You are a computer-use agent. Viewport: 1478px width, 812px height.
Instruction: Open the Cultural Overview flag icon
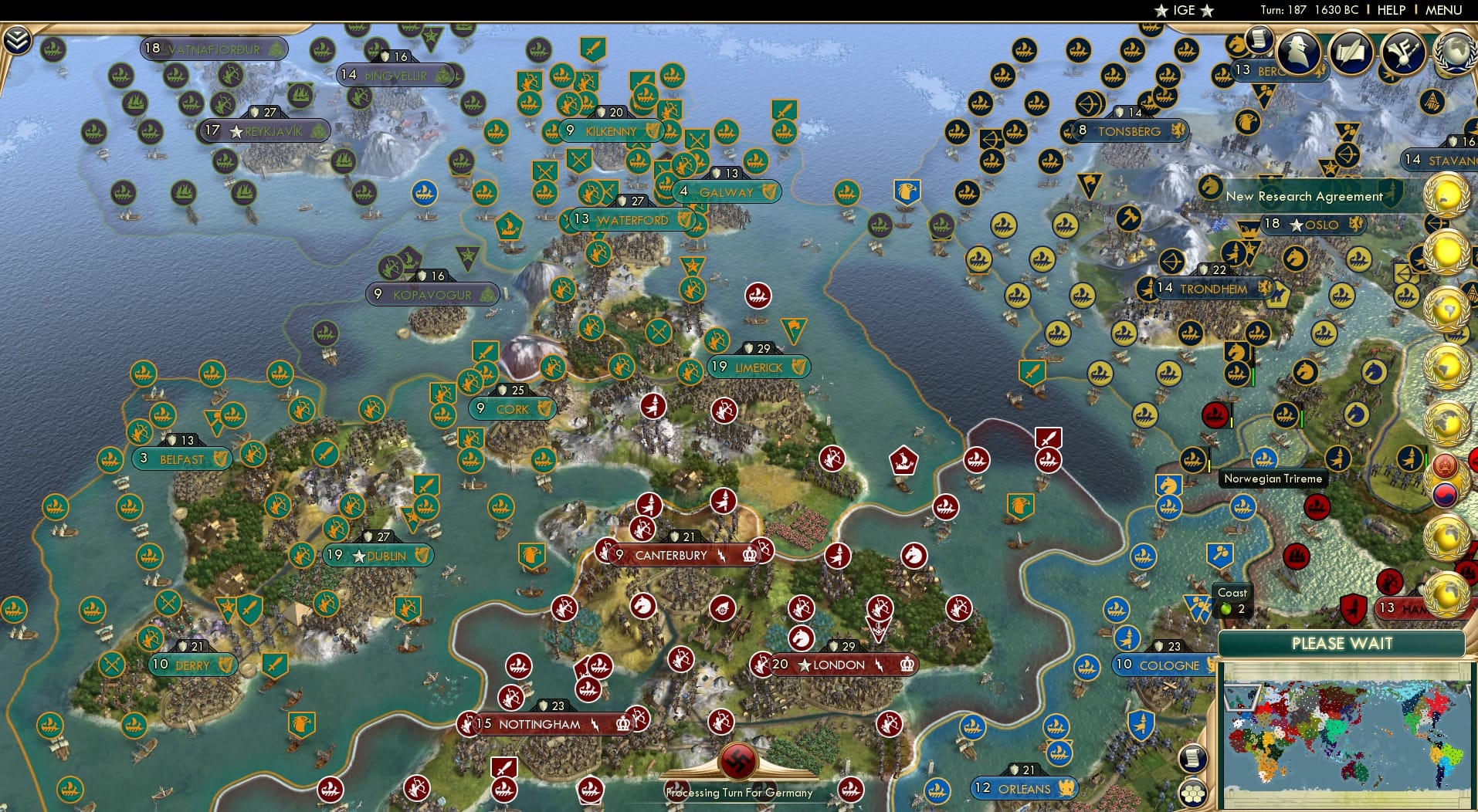[1403, 52]
